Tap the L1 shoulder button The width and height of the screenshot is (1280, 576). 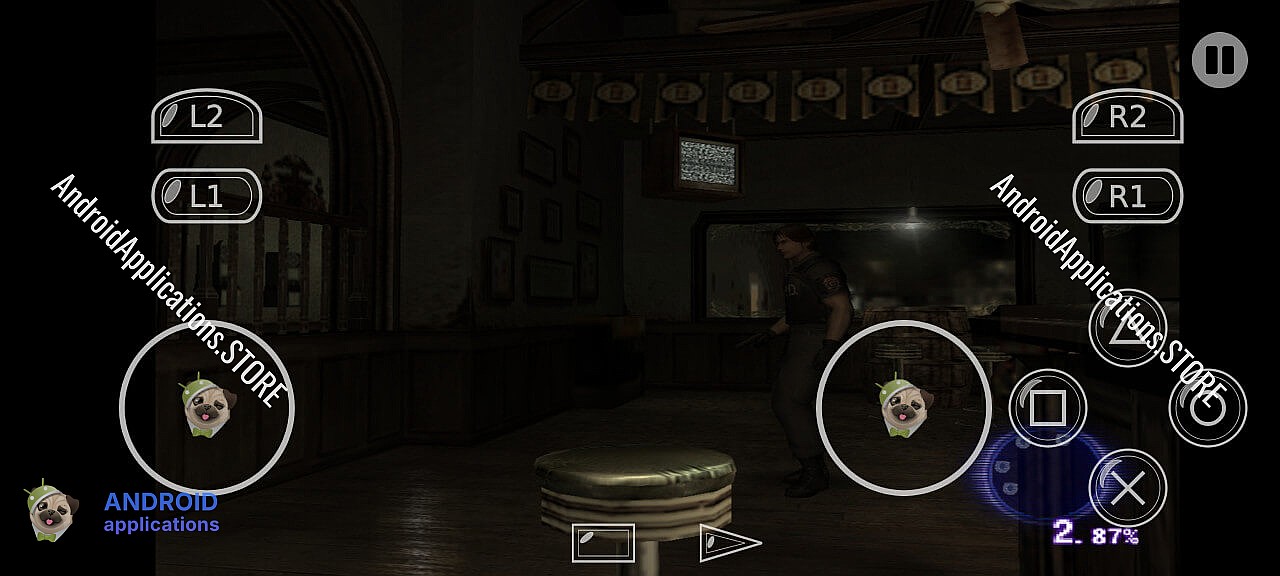(206, 196)
